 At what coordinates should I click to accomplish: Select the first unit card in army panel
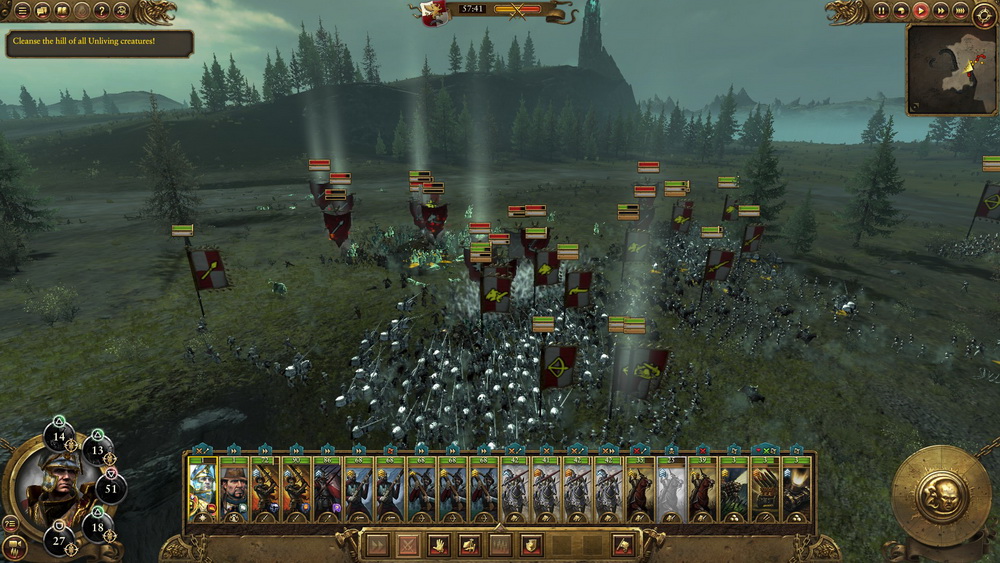coord(203,490)
